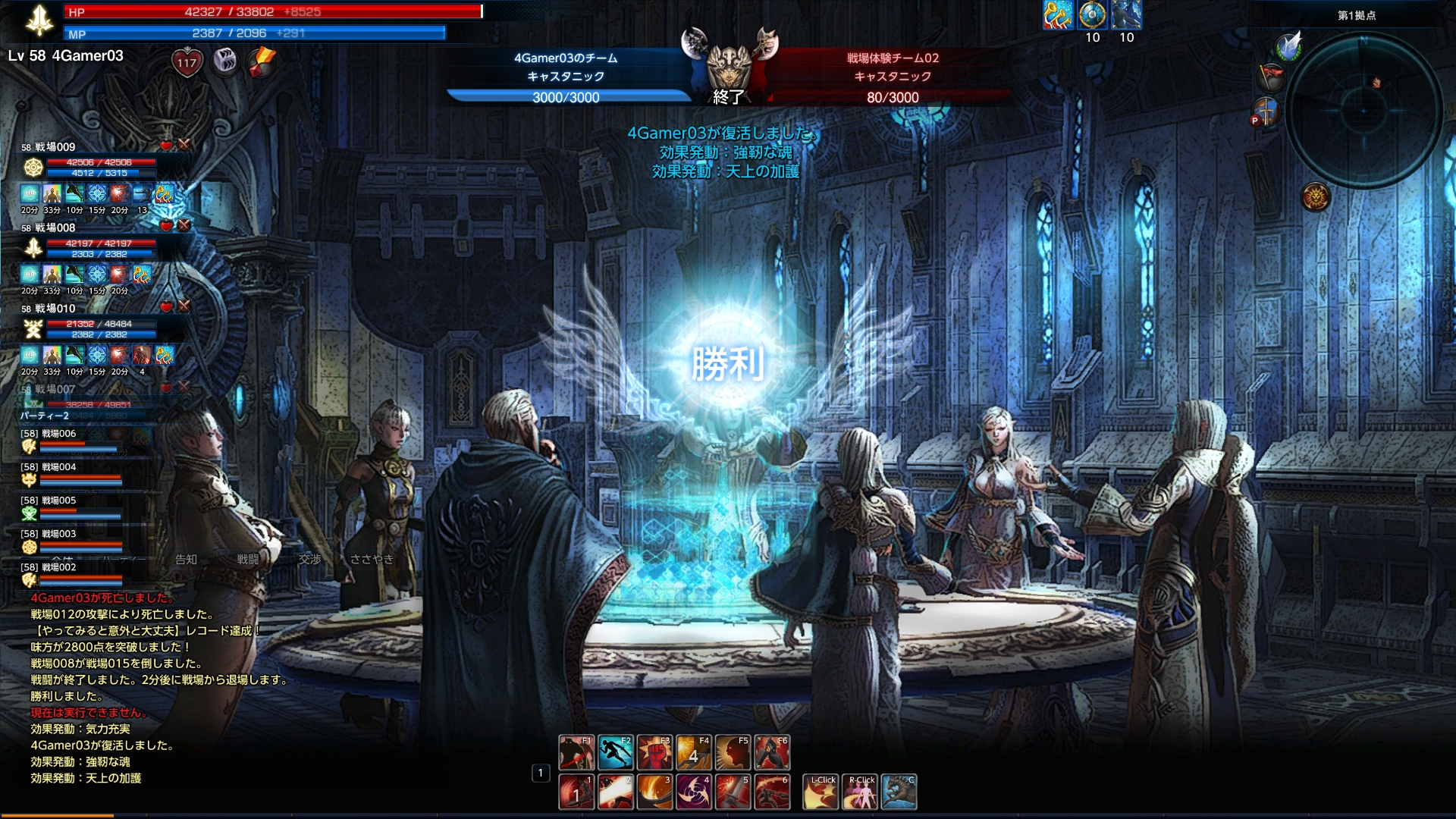Switch to the ささやき chat tab

pyautogui.click(x=372, y=560)
